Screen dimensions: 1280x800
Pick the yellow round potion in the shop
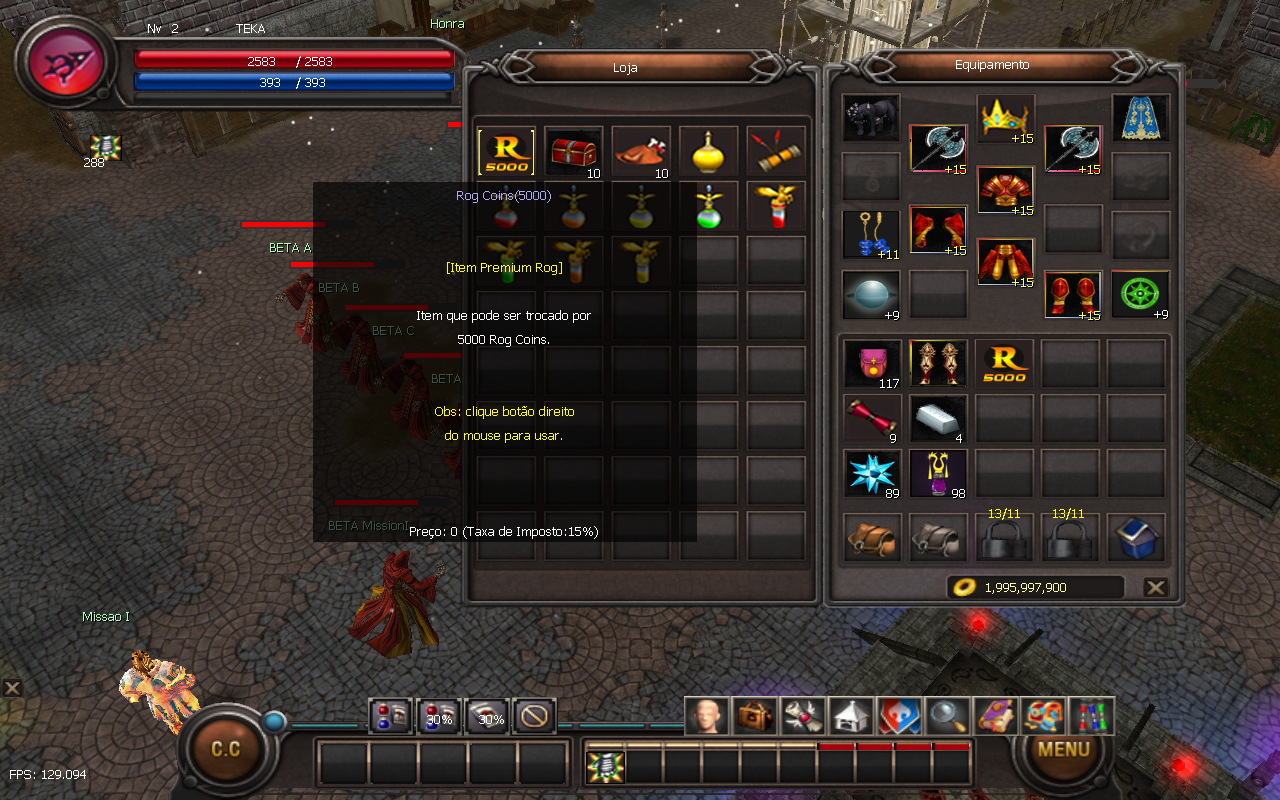click(x=708, y=152)
